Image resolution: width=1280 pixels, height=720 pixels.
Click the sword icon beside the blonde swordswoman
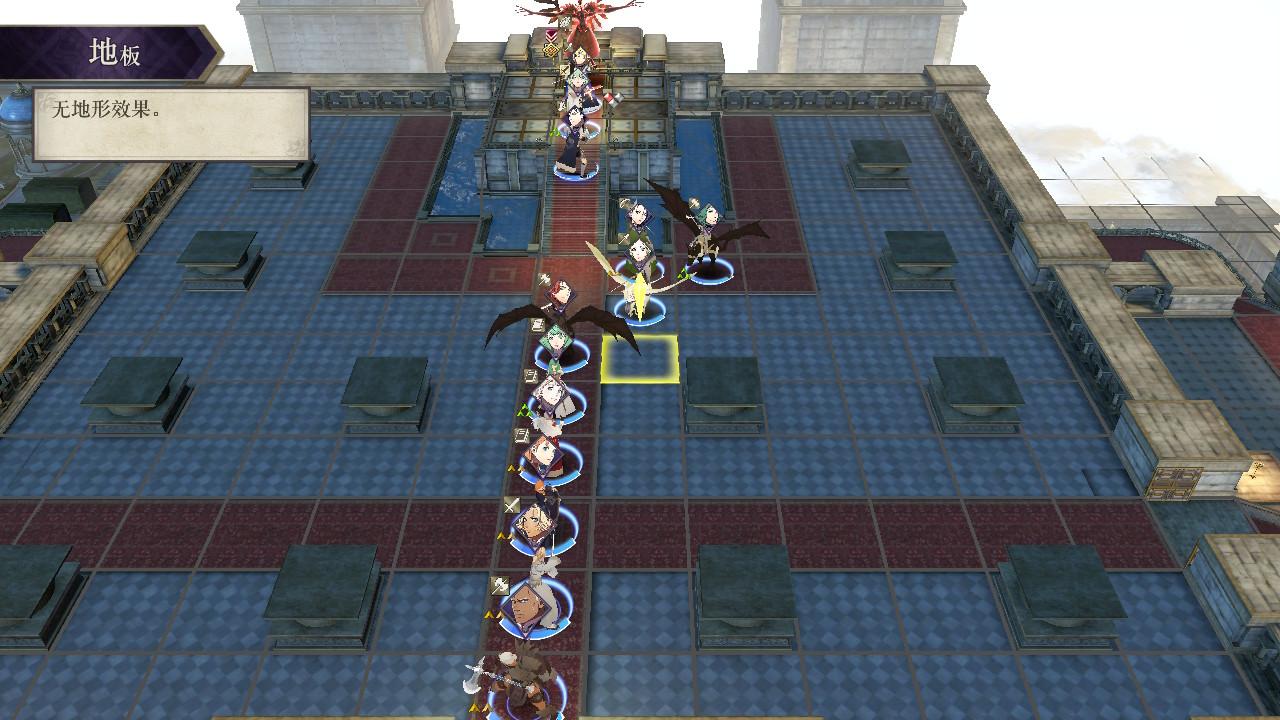[511, 503]
